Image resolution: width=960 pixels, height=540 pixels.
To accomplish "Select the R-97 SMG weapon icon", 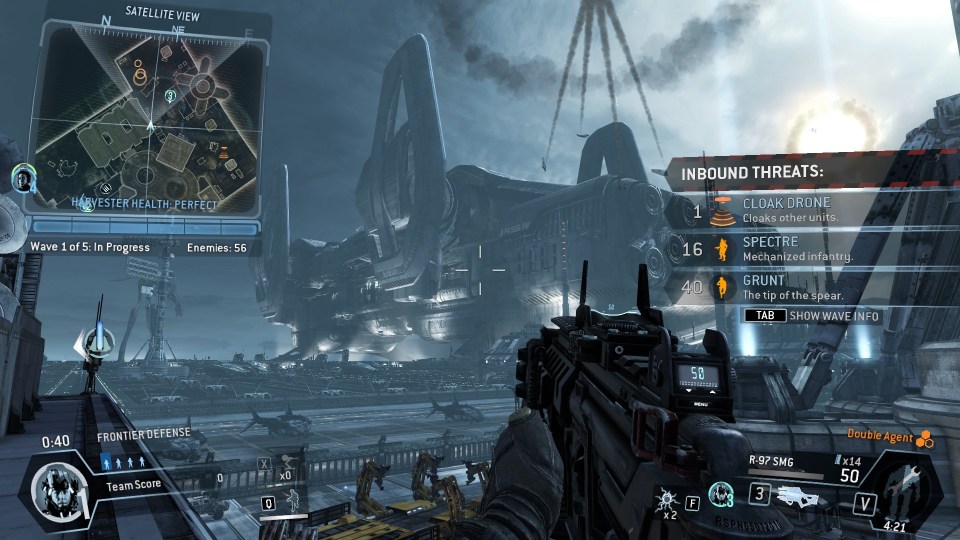I will [x=807, y=494].
